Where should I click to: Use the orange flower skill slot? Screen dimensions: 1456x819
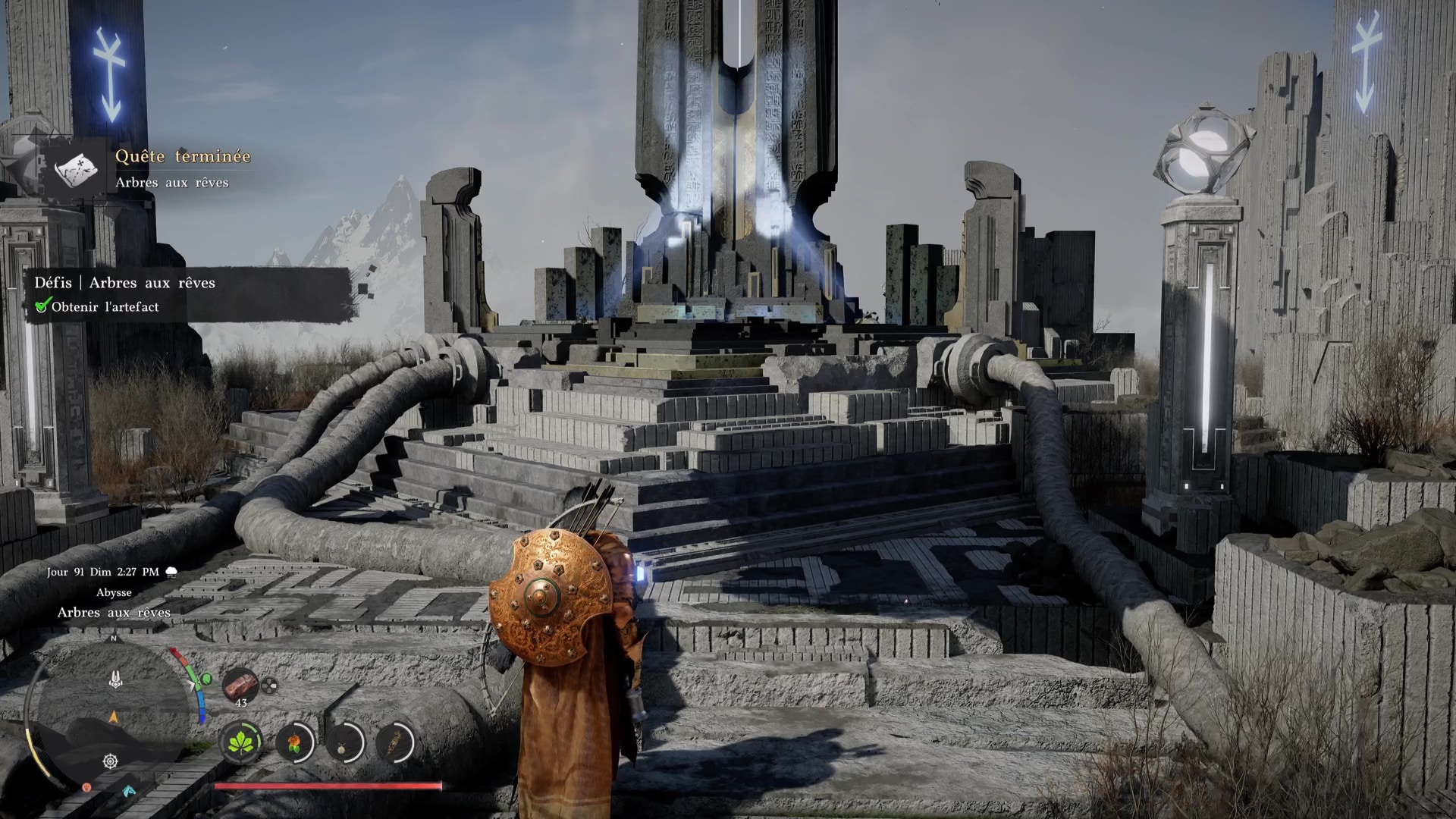(294, 742)
